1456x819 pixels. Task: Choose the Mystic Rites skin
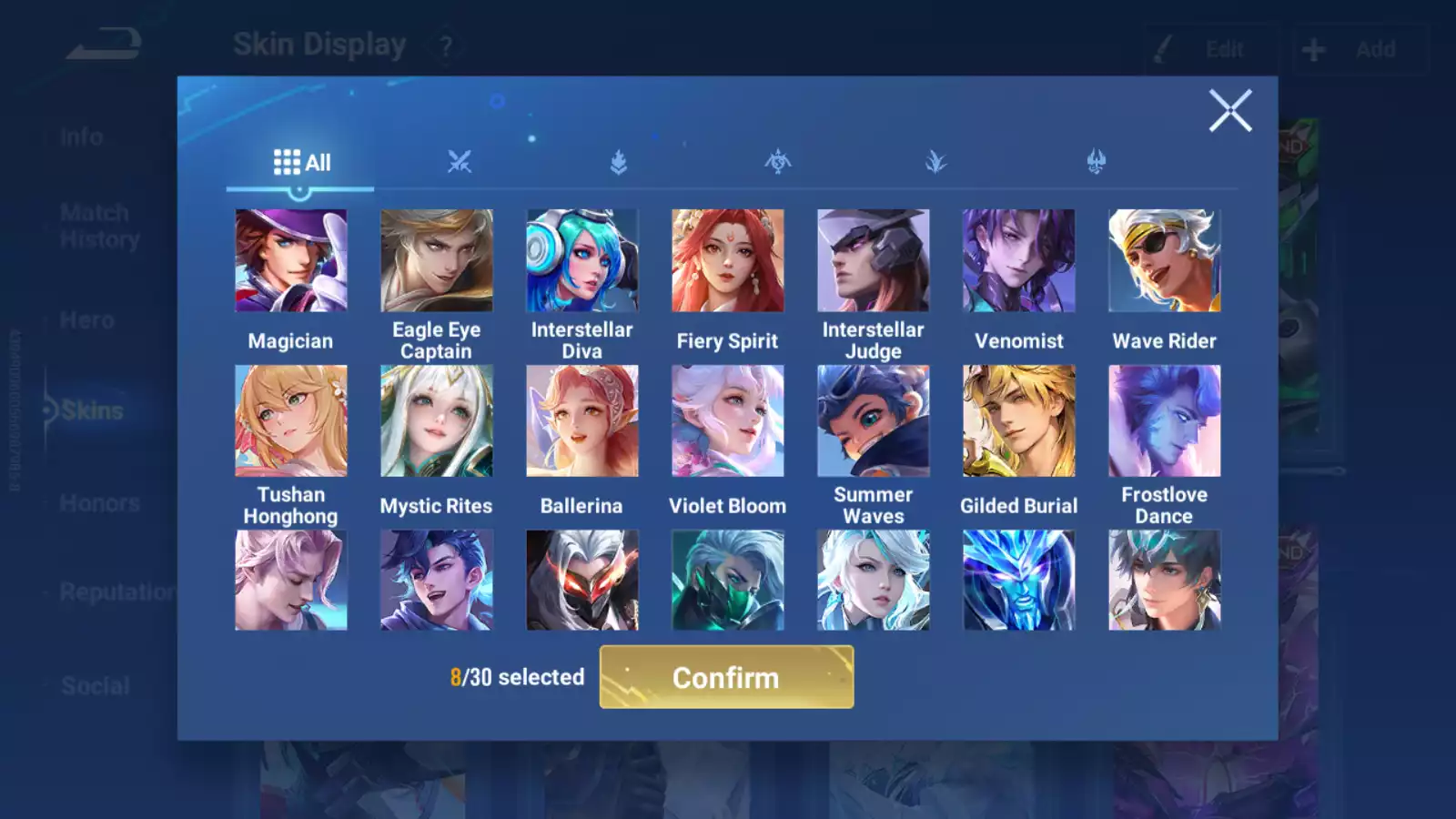click(437, 421)
